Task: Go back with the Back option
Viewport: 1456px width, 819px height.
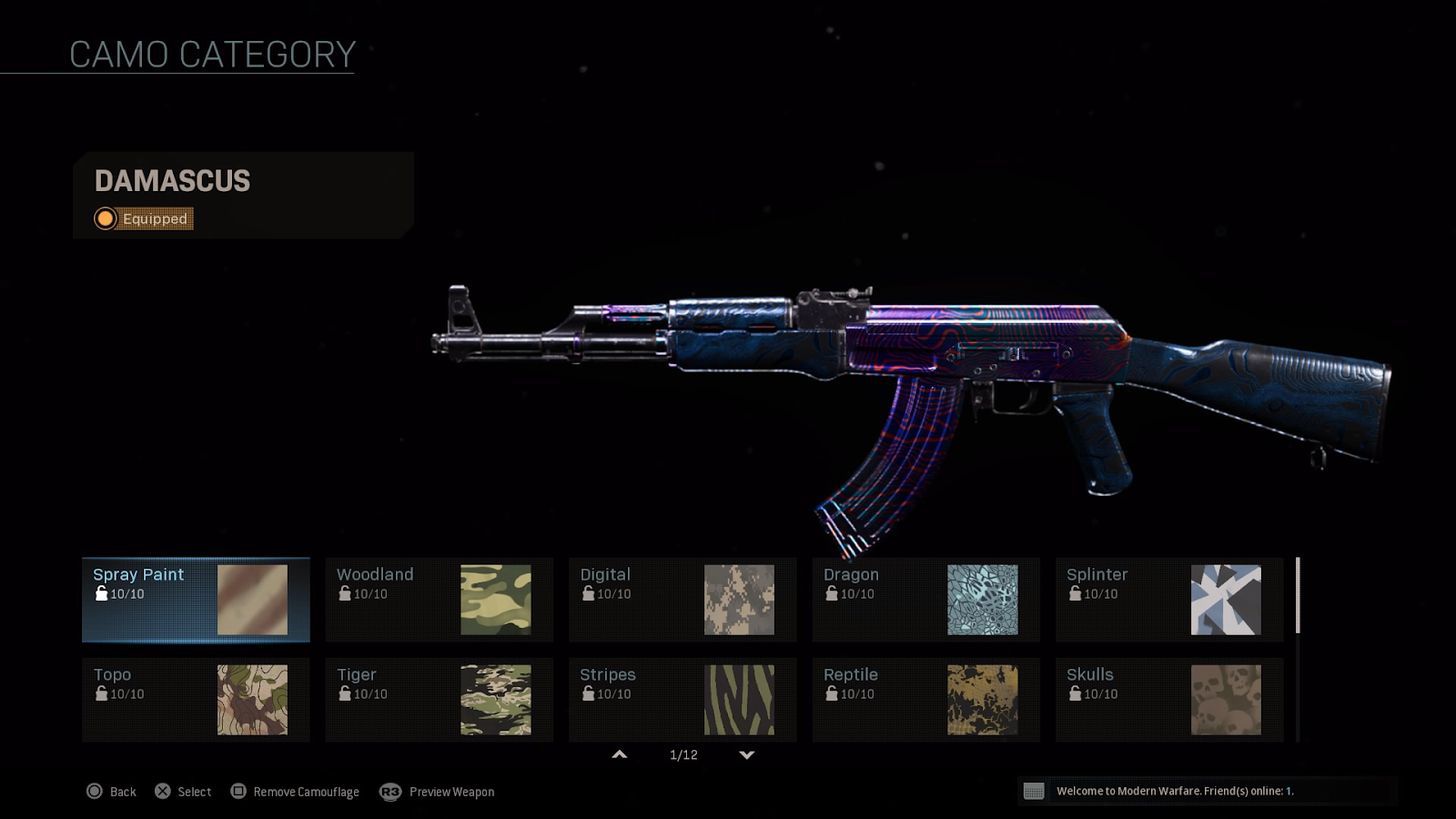Action: click(111, 792)
